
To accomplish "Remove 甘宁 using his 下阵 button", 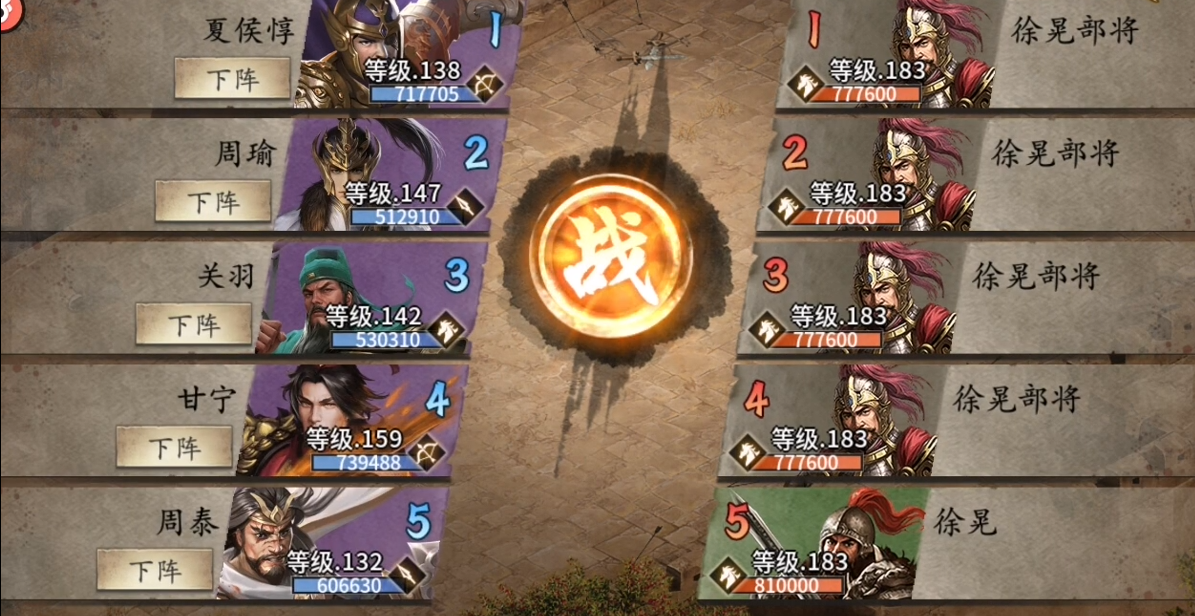I will point(174,446).
